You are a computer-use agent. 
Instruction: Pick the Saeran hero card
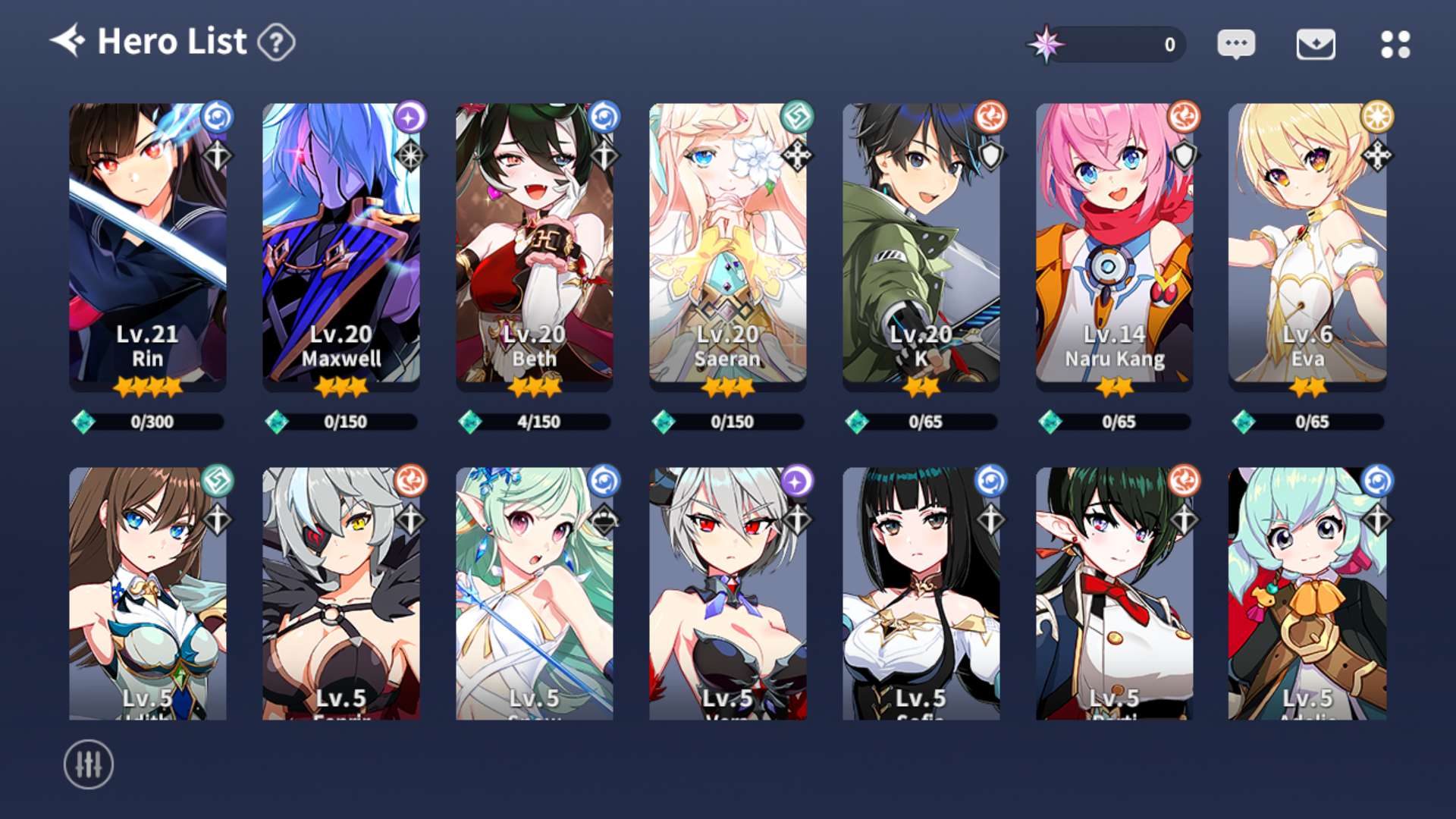(728, 246)
